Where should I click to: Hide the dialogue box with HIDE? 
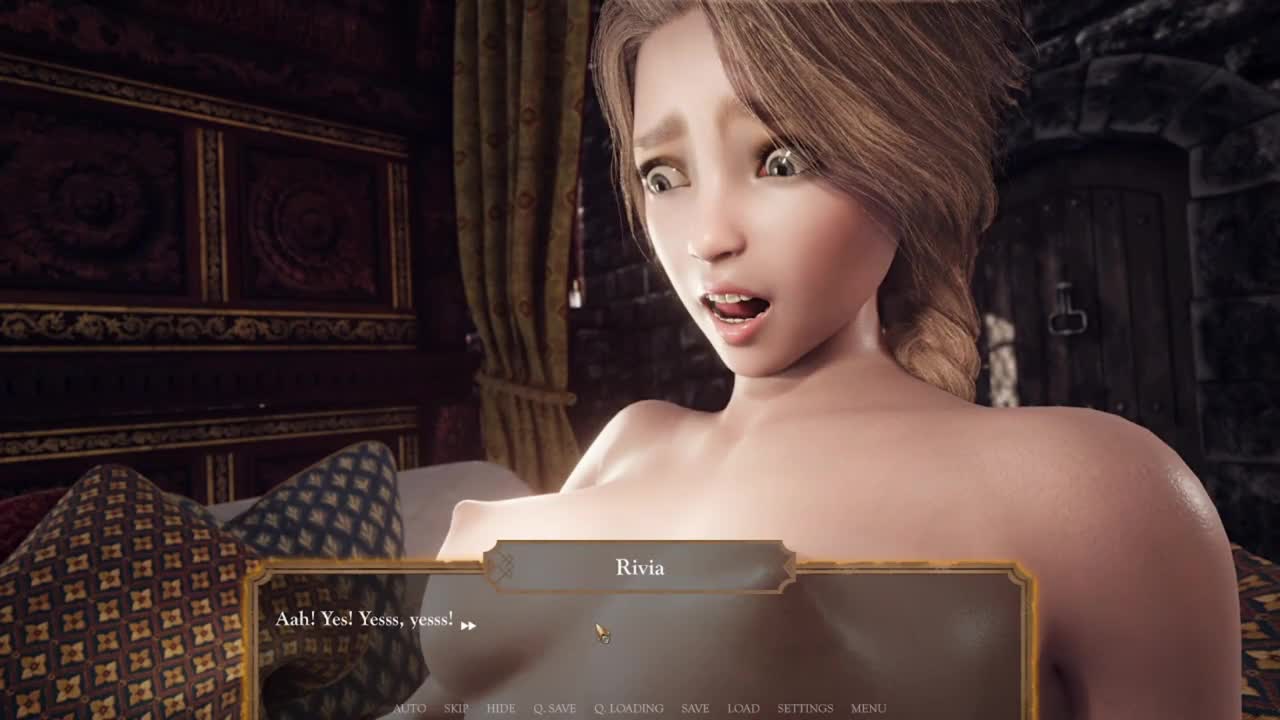(x=501, y=708)
